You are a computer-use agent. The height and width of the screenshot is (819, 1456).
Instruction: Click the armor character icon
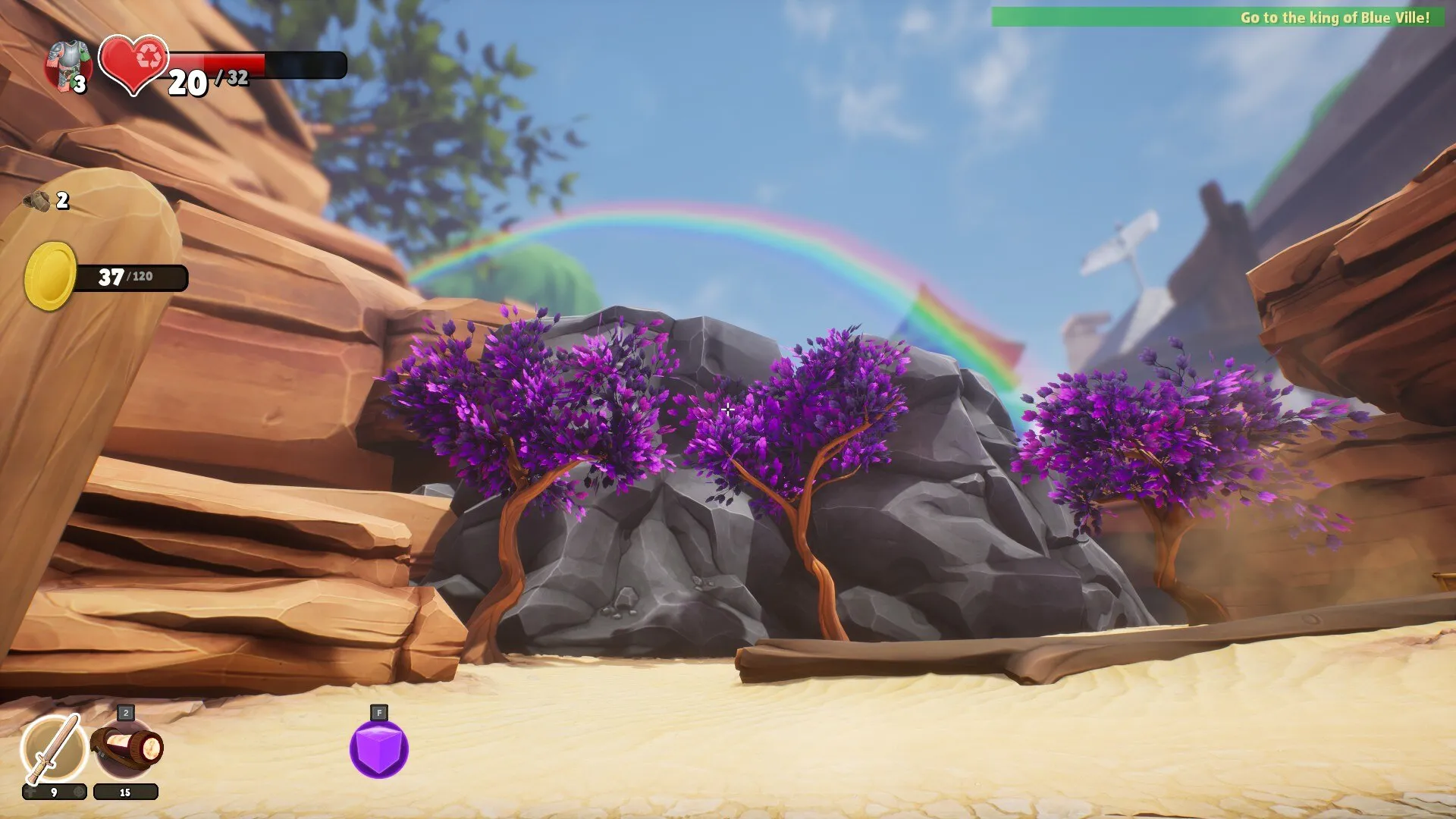coord(68,65)
